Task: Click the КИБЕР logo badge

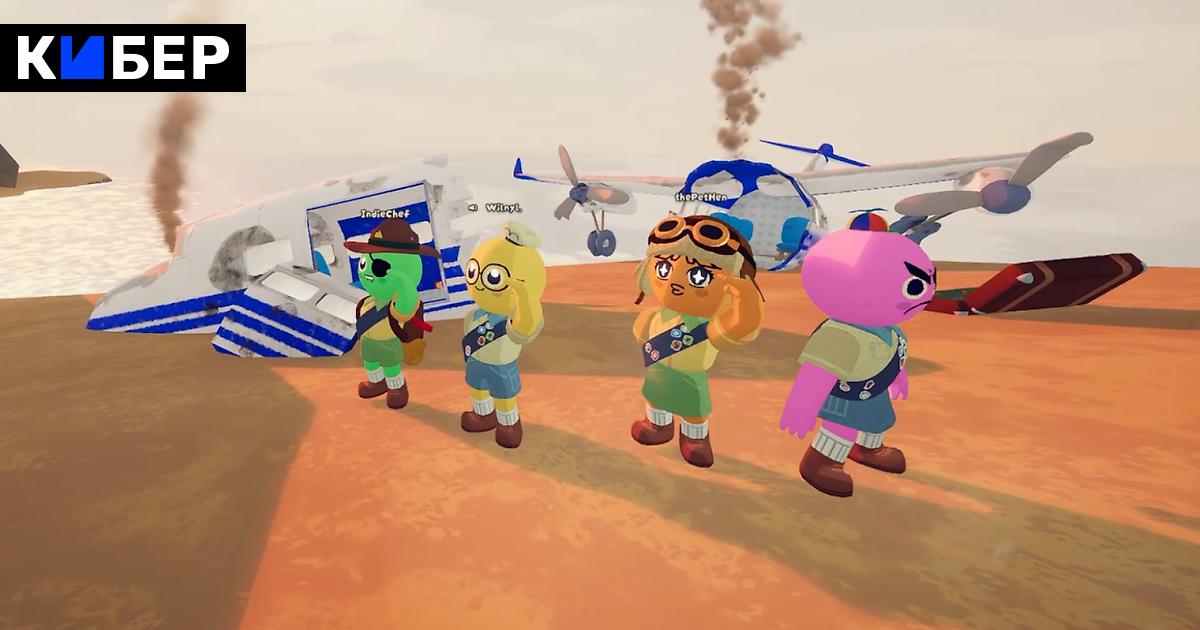Action: 123,58
